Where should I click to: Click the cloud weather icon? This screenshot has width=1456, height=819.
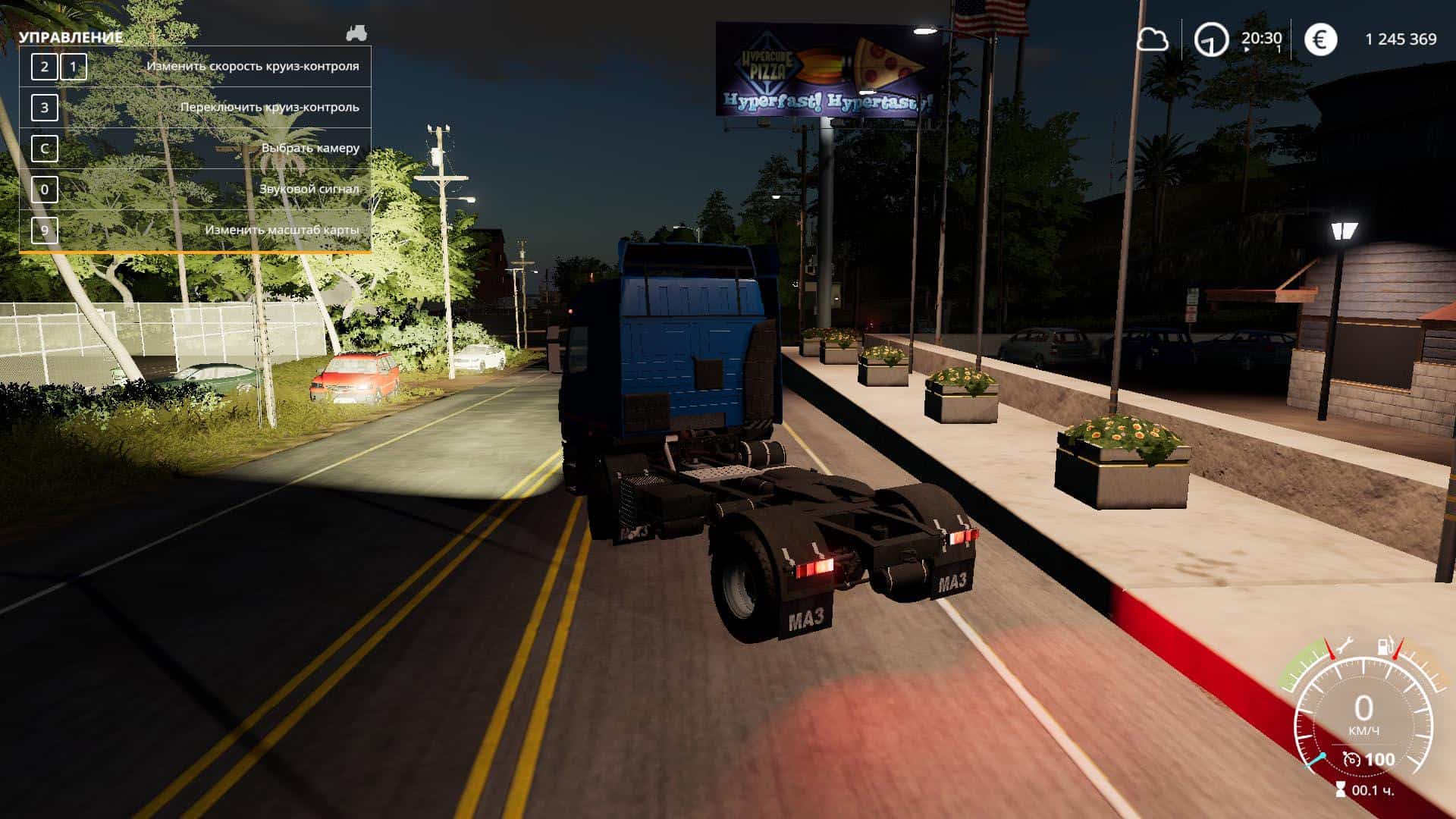coord(1152,39)
